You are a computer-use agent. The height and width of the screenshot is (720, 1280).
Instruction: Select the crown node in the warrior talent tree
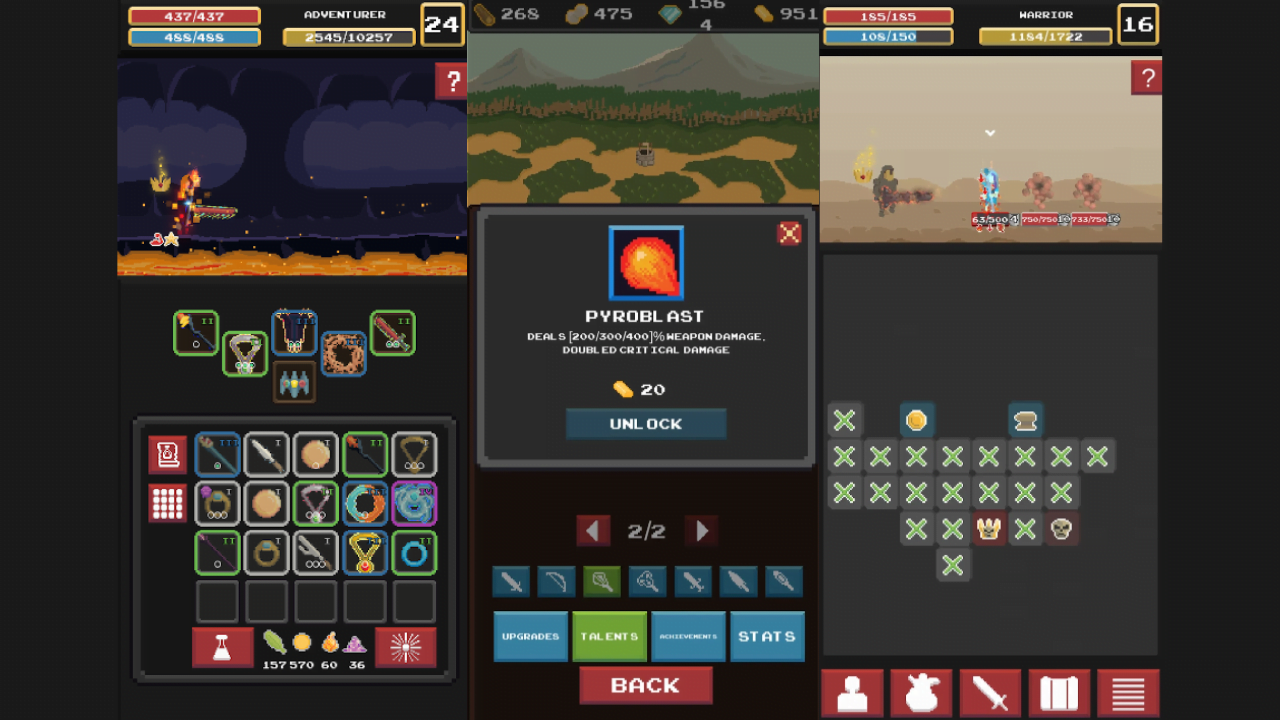coord(988,529)
